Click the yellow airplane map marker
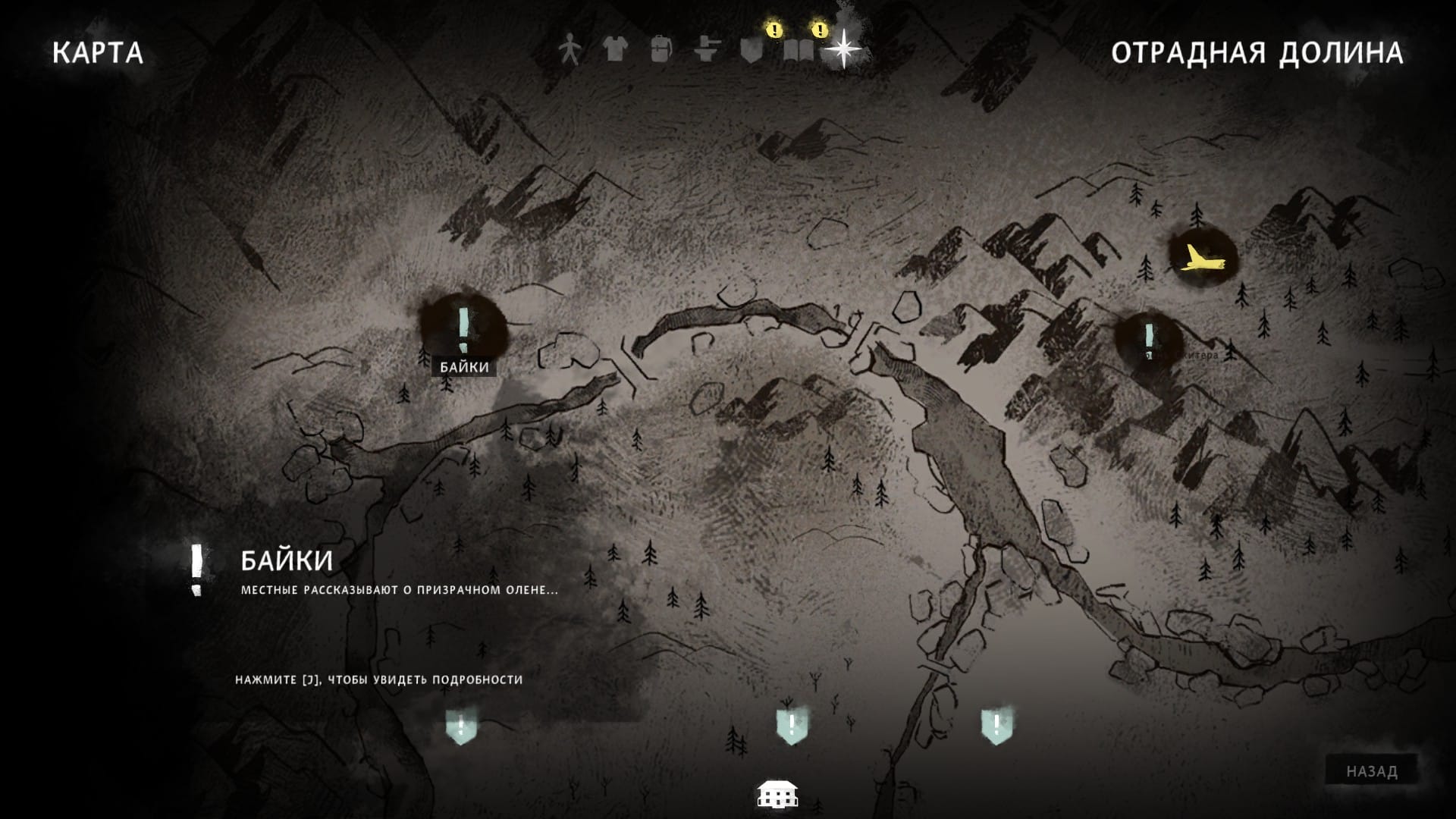Image resolution: width=1456 pixels, height=819 pixels. [1201, 258]
